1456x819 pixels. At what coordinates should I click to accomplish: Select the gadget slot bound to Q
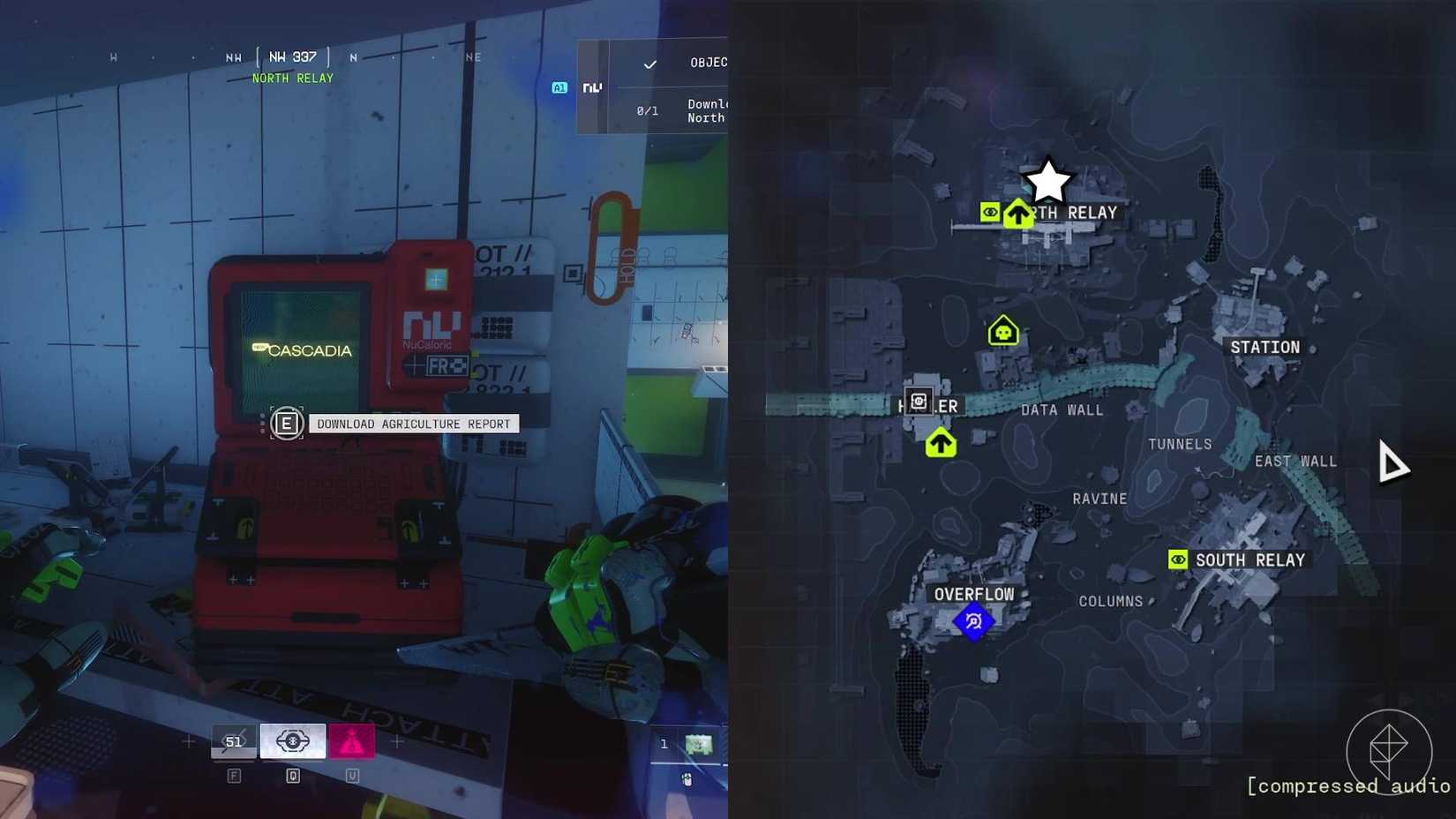[293, 740]
